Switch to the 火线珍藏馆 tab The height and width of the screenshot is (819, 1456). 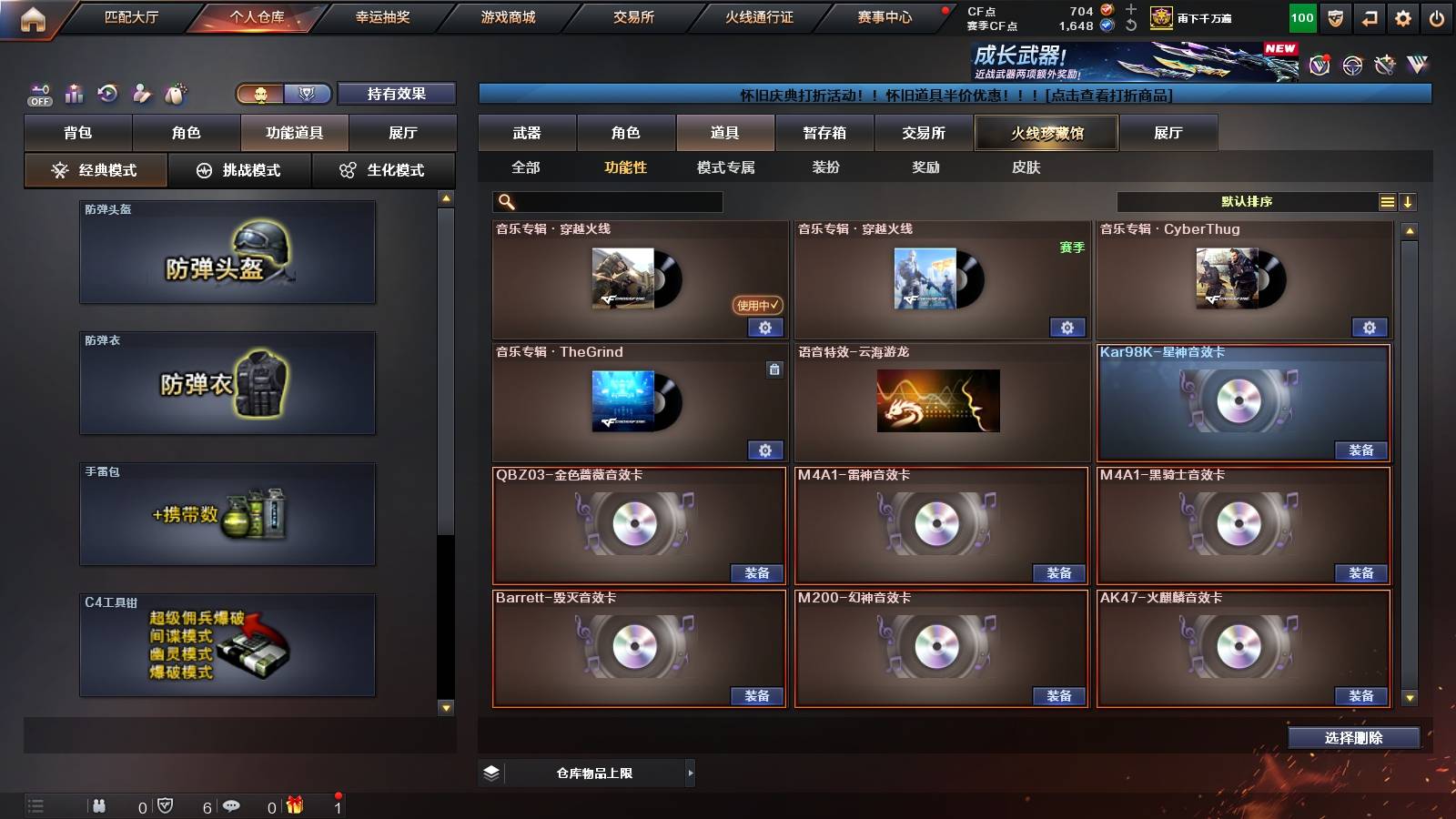1046,133
